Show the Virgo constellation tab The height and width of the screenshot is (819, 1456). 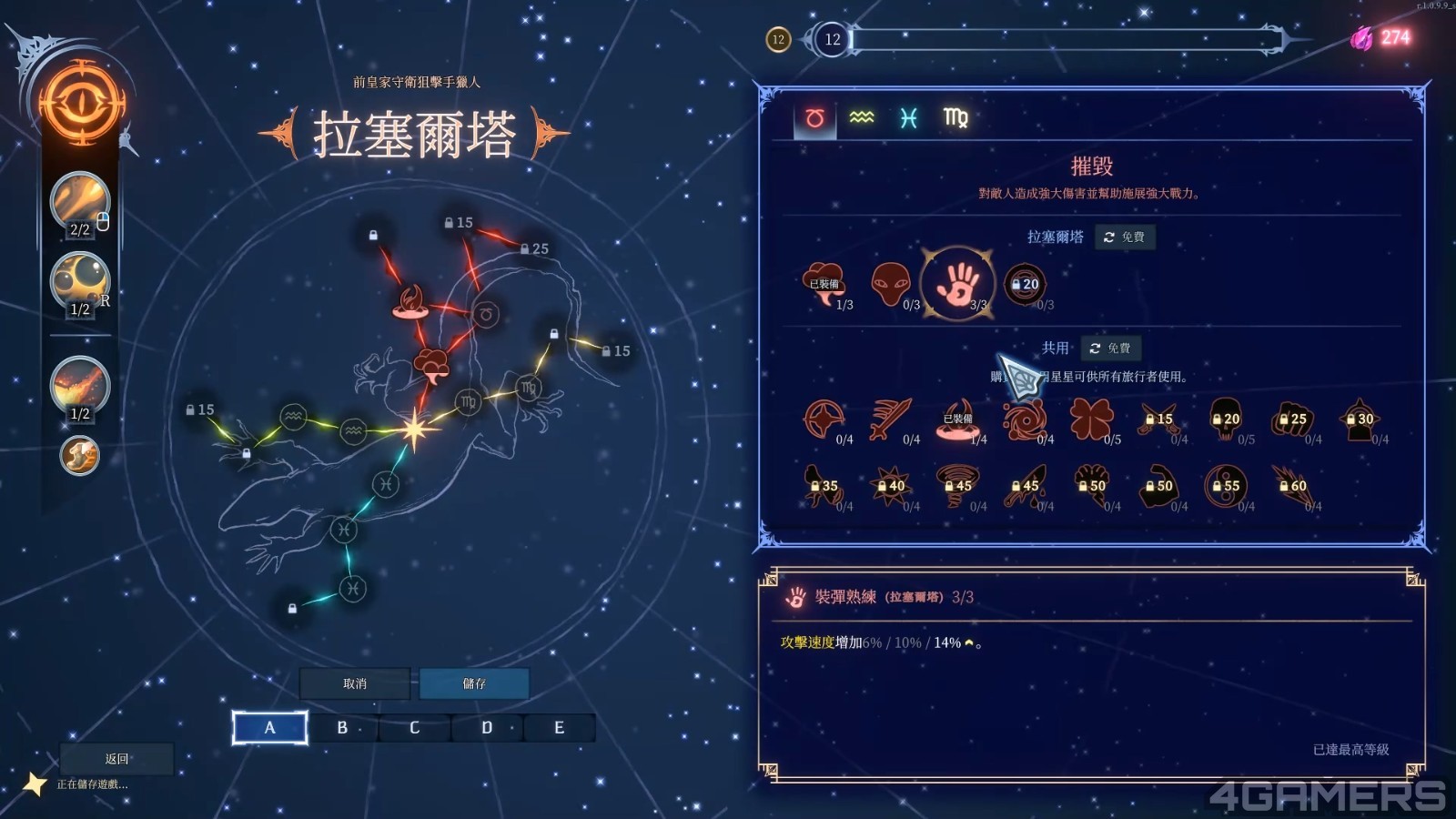(x=955, y=118)
